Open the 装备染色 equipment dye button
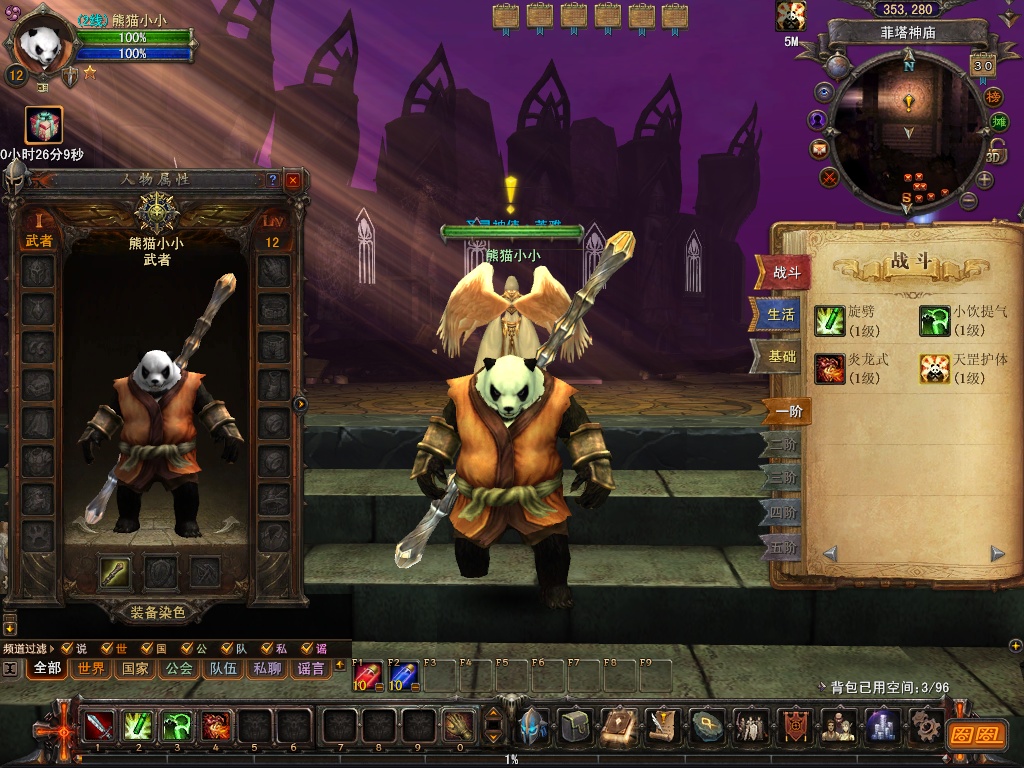Viewport: 1024px width, 768px height. pyautogui.click(x=157, y=612)
